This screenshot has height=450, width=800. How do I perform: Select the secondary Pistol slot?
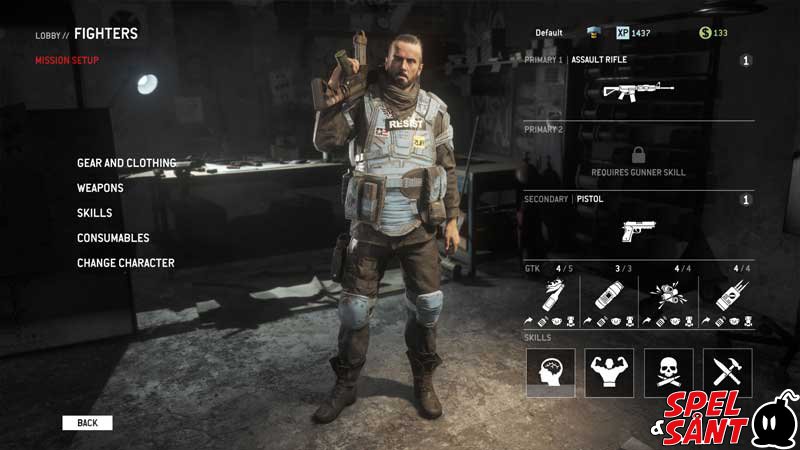[x=638, y=229]
